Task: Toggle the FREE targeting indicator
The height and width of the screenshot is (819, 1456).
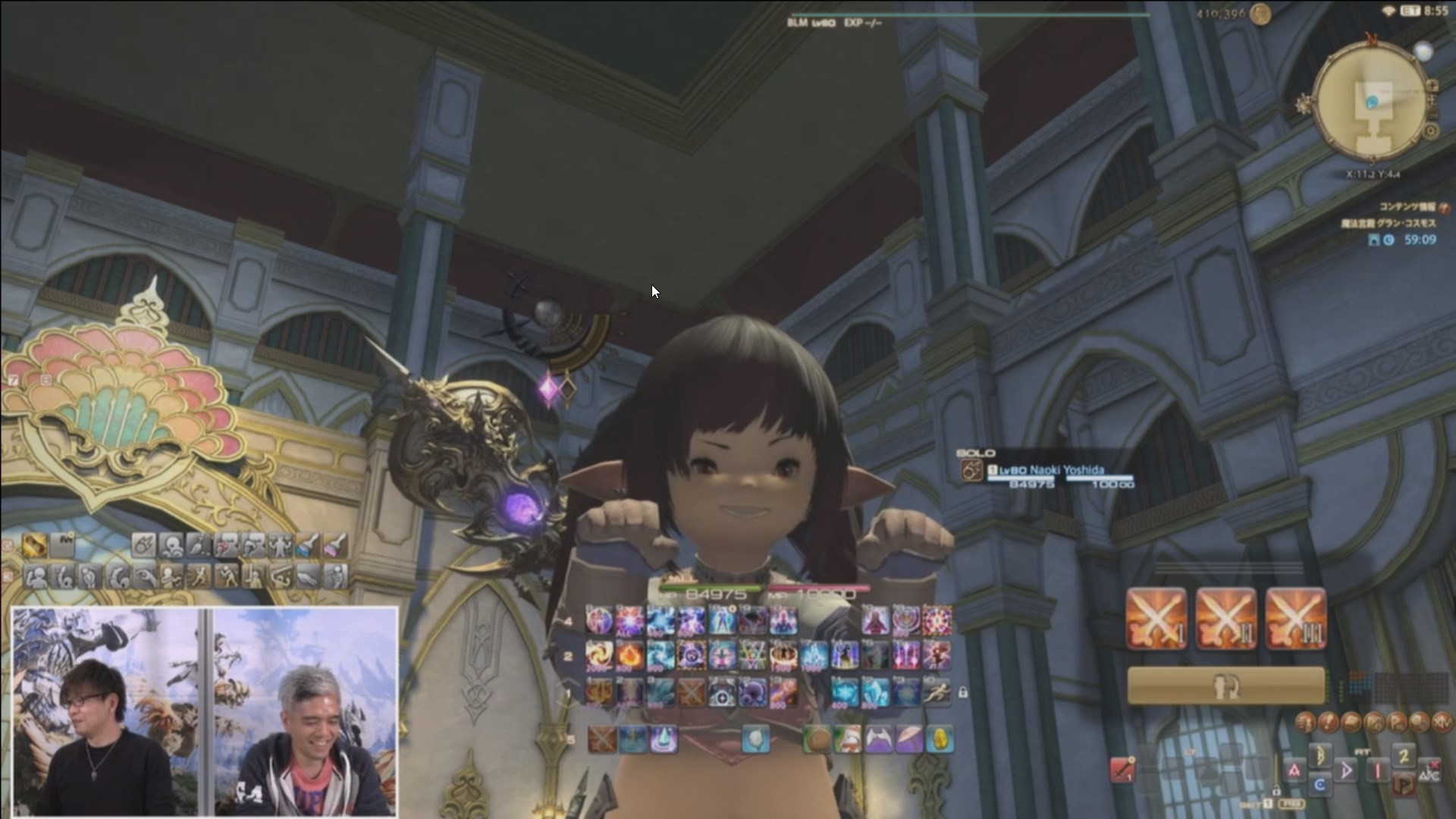Action: click(1290, 805)
